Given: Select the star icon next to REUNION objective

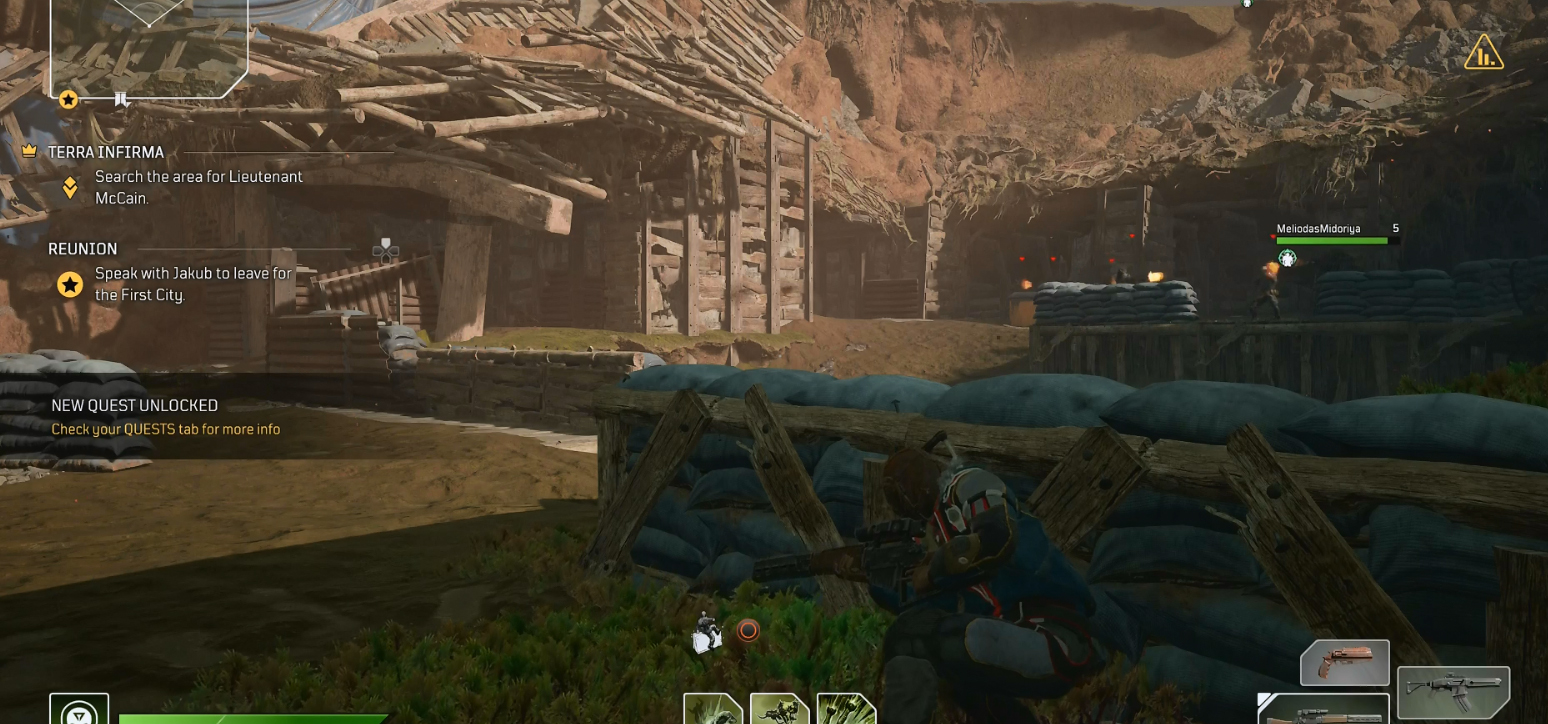Looking at the screenshot, I should pyautogui.click(x=68, y=284).
